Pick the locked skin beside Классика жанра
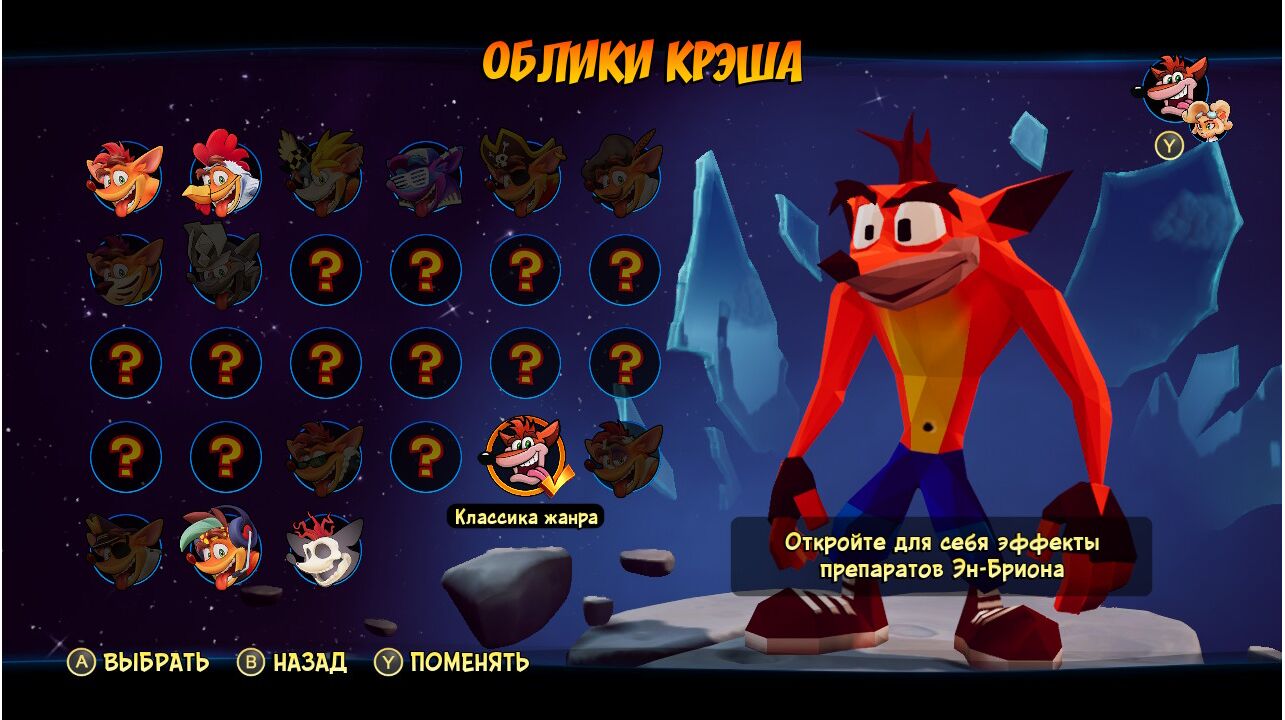This screenshot has height=720, width=1285. [625, 457]
